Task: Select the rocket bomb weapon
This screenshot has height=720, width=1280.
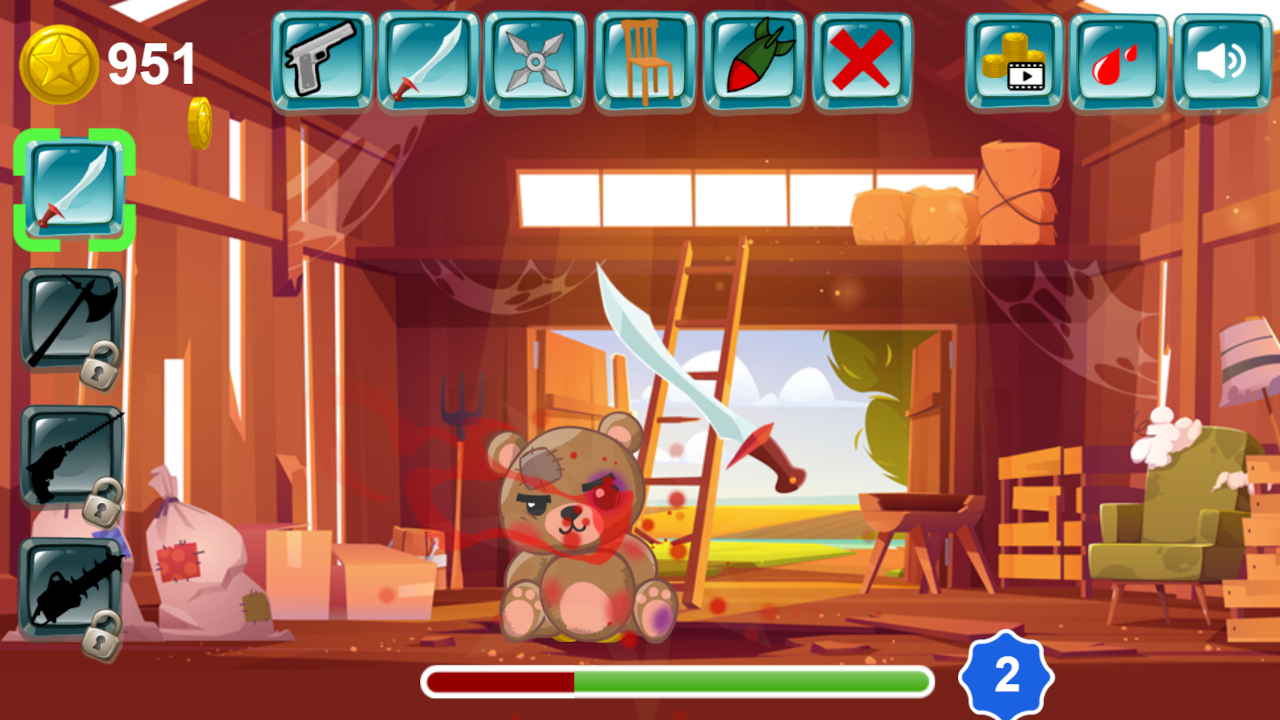Action: click(x=755, y=58)
